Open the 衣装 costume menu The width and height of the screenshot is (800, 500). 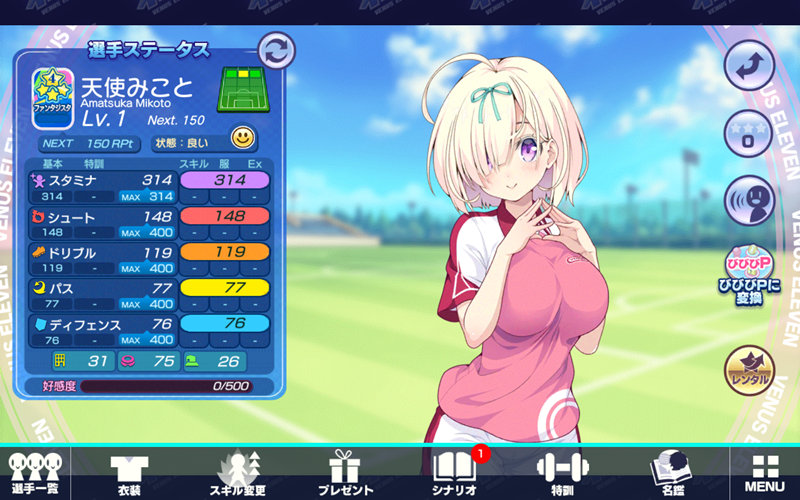click(129, 472)
